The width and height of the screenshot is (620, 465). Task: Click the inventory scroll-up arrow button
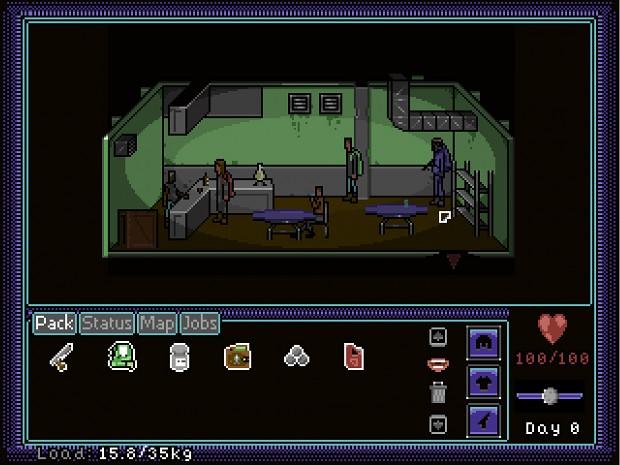[437, 337]
